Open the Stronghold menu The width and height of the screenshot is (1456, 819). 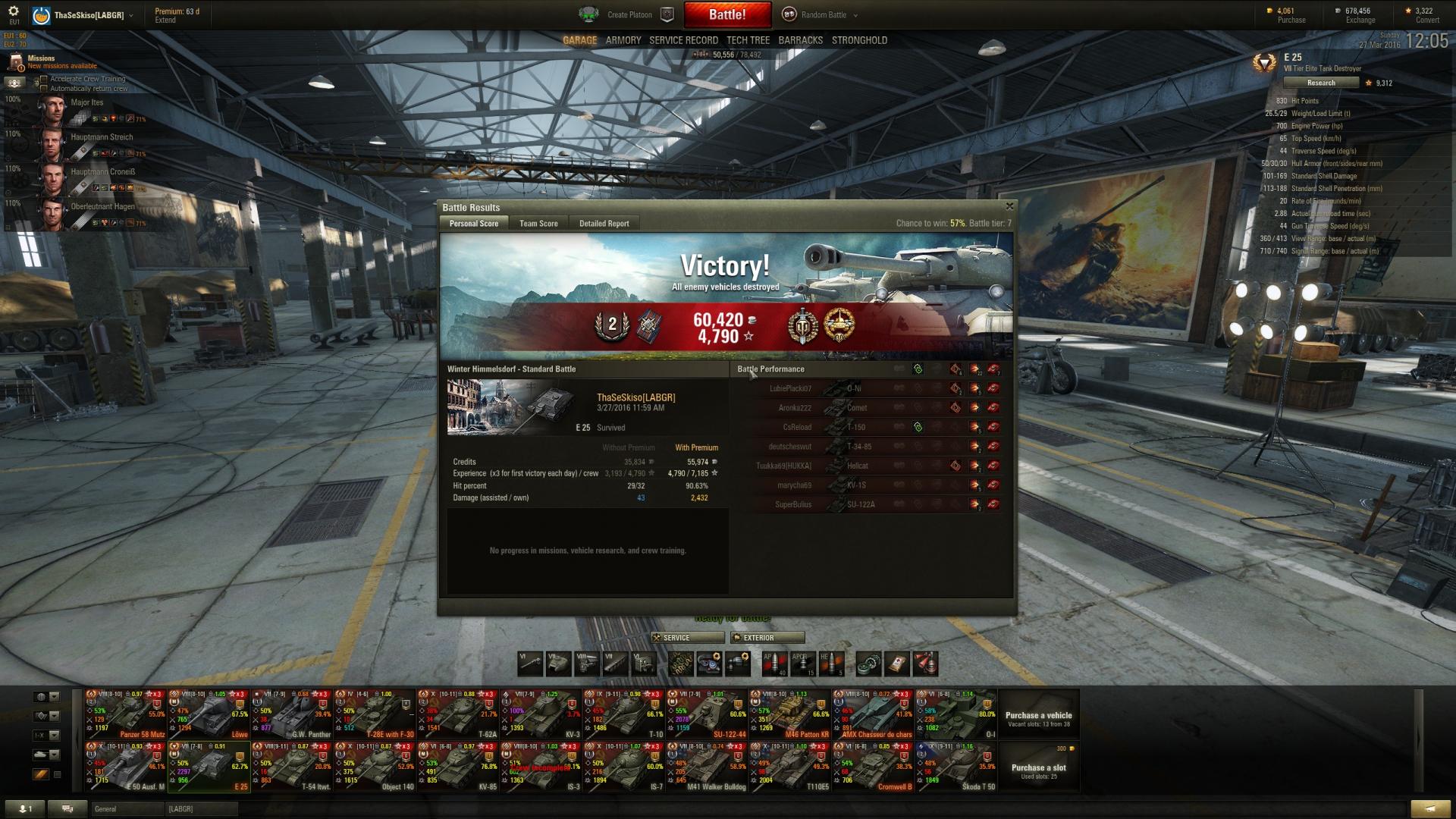point(859,40)
